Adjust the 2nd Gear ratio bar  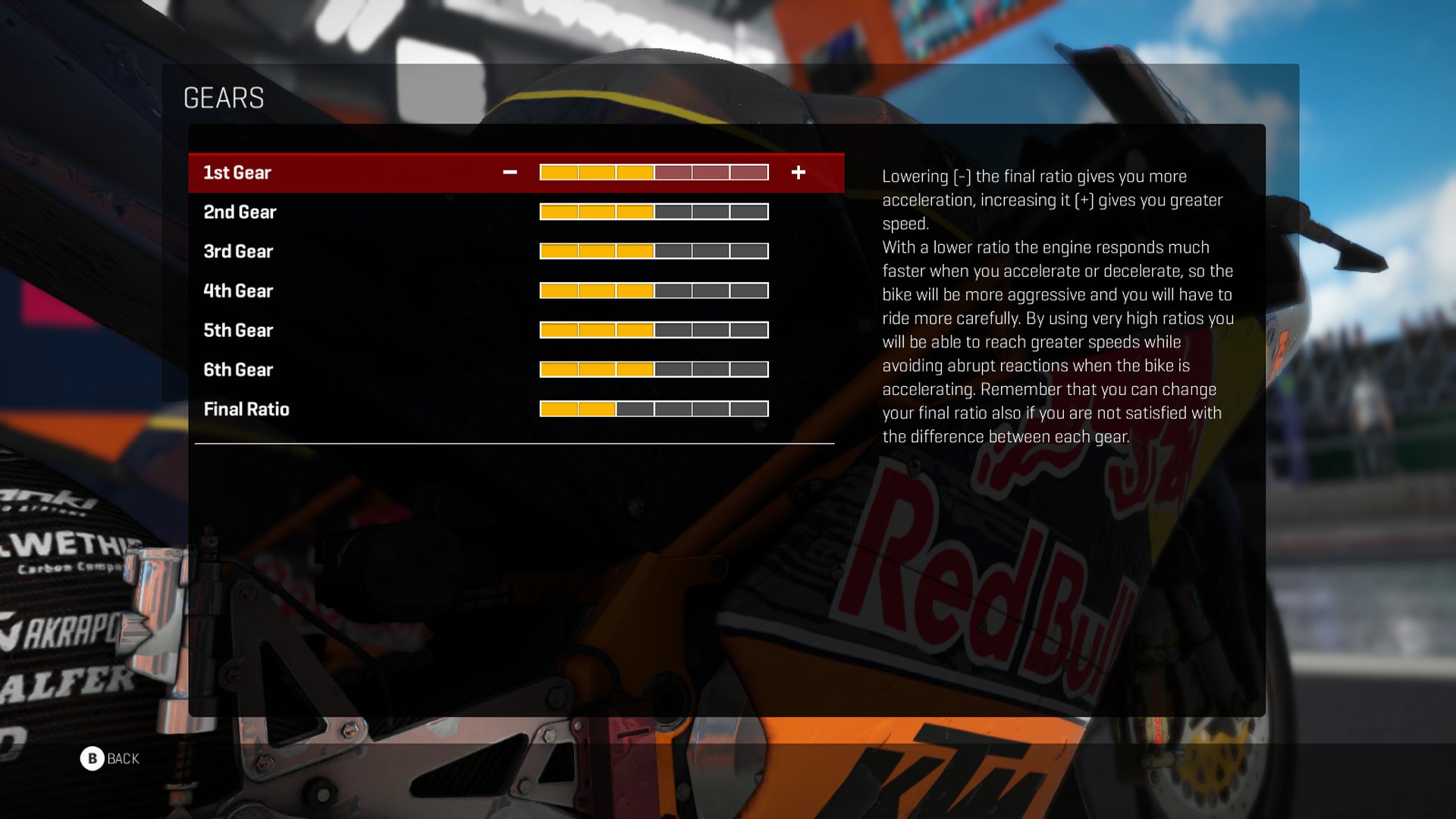654,212
